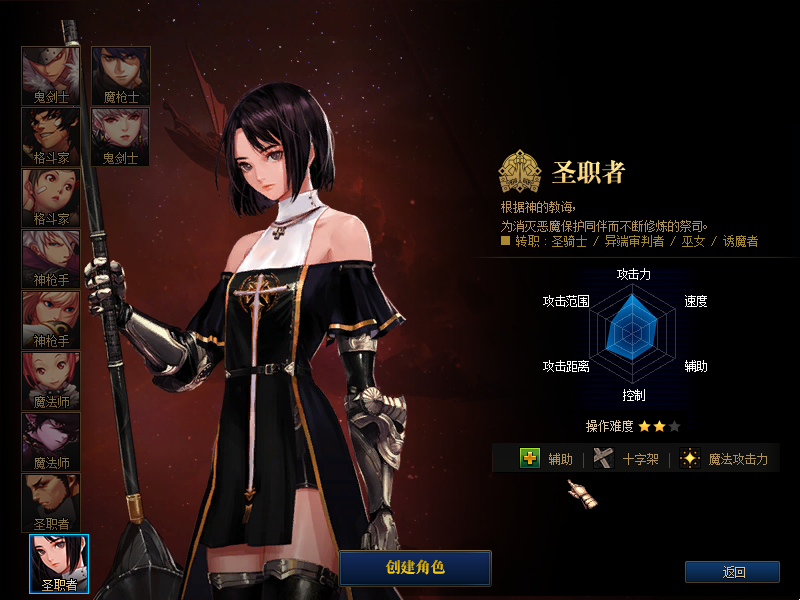Pick the red-haired female 神枪手 portrait
Image resolution: width=800 pixels, height=600 pixels.
(50, 319)
